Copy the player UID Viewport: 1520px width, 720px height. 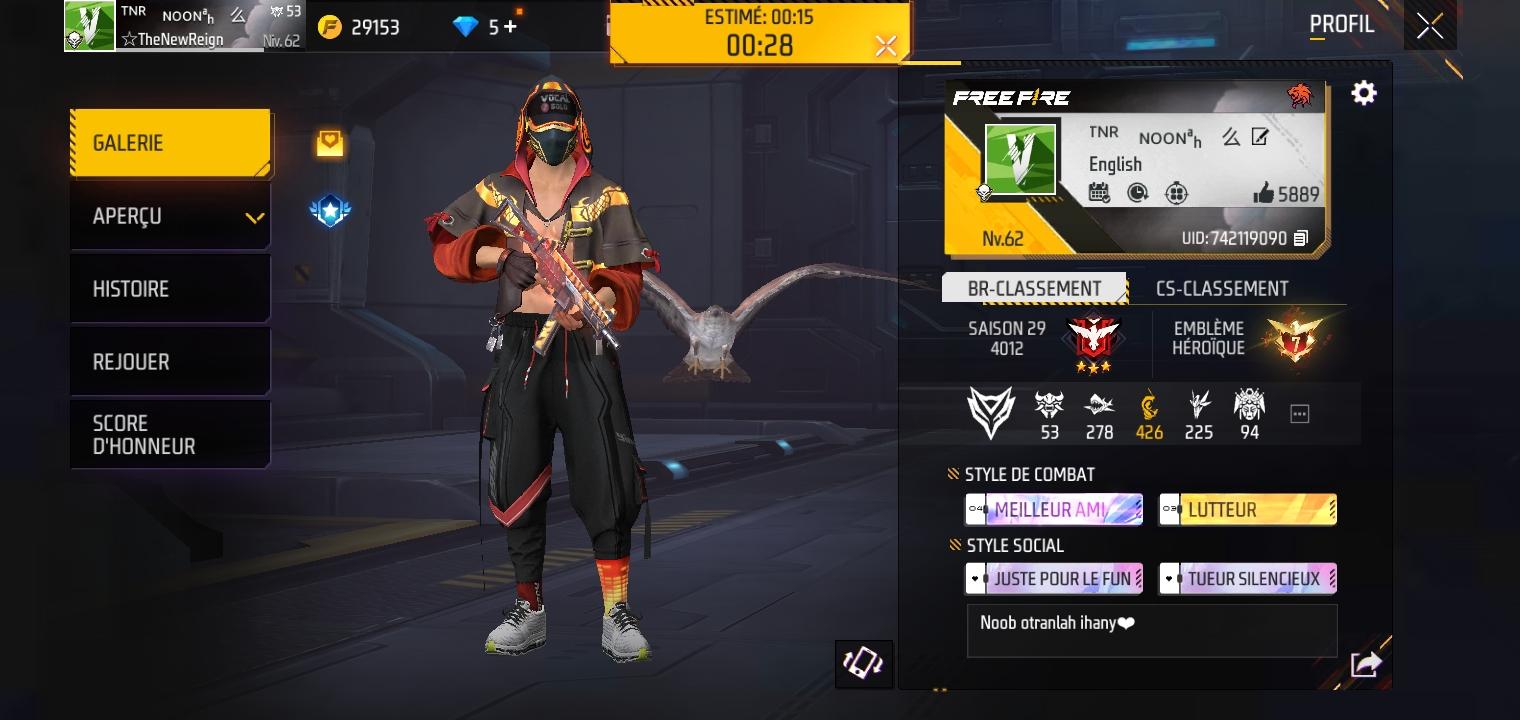click(x=1301, y=238)
